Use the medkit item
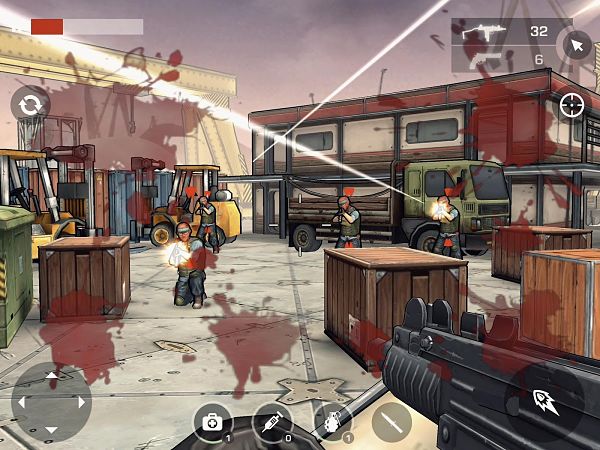This screenshot has width=600, height=450. pyautogui.click(x=212, y=423)
